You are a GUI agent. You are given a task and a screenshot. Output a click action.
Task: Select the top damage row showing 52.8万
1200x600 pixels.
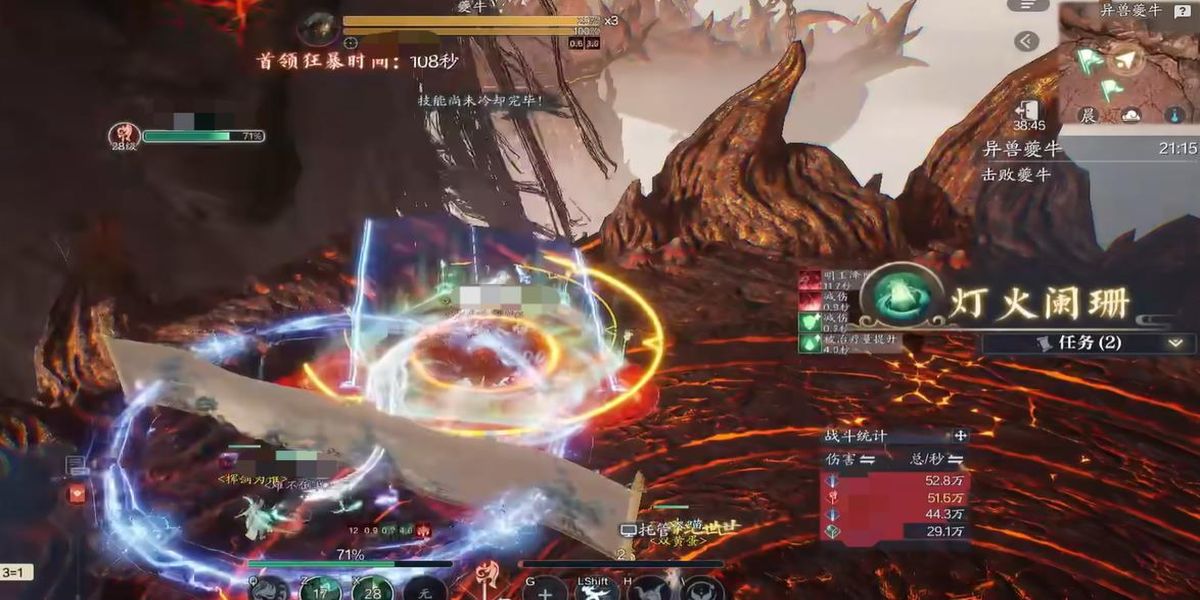895,480
